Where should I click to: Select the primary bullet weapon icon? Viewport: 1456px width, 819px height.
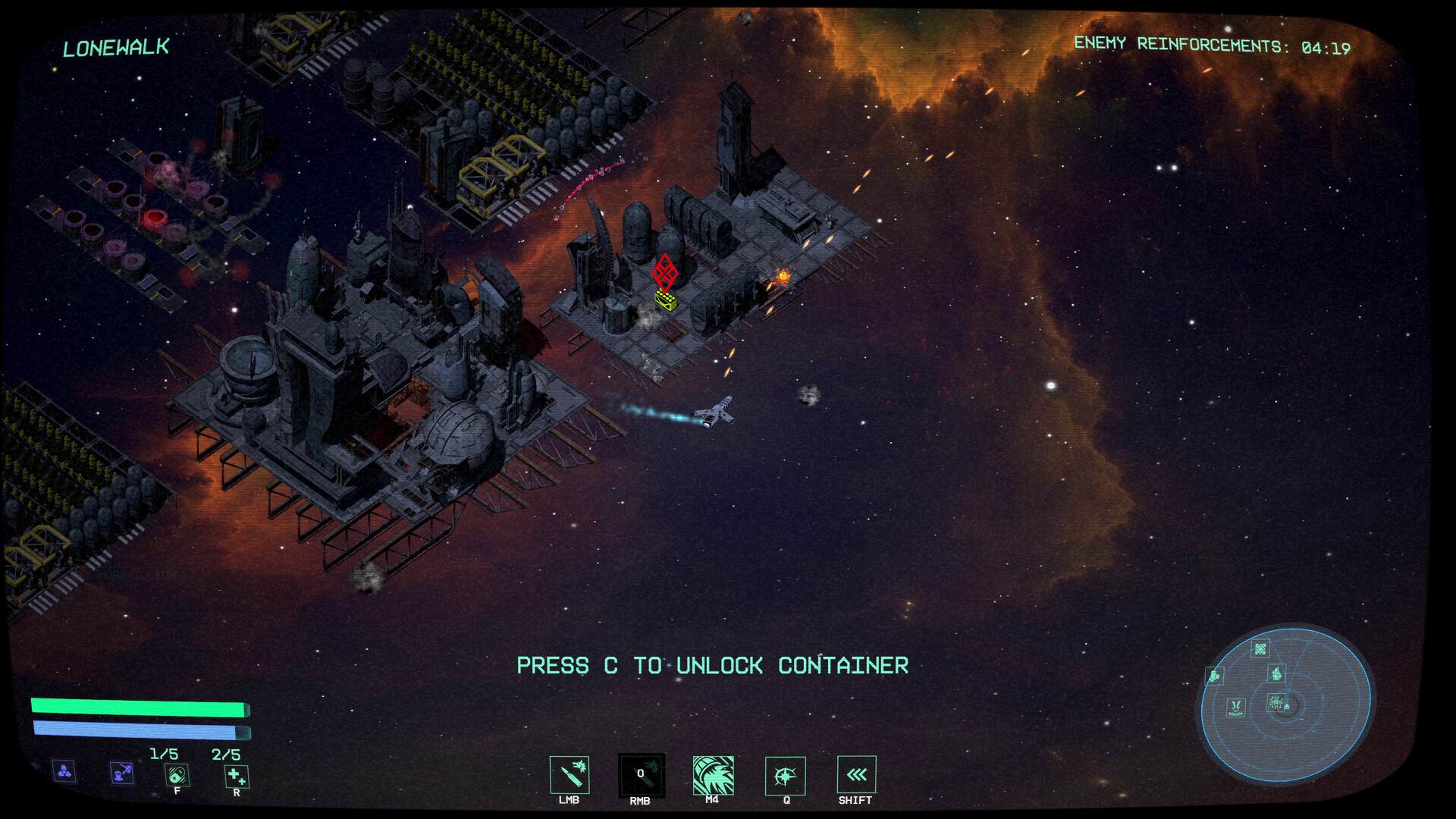(570, 775)
